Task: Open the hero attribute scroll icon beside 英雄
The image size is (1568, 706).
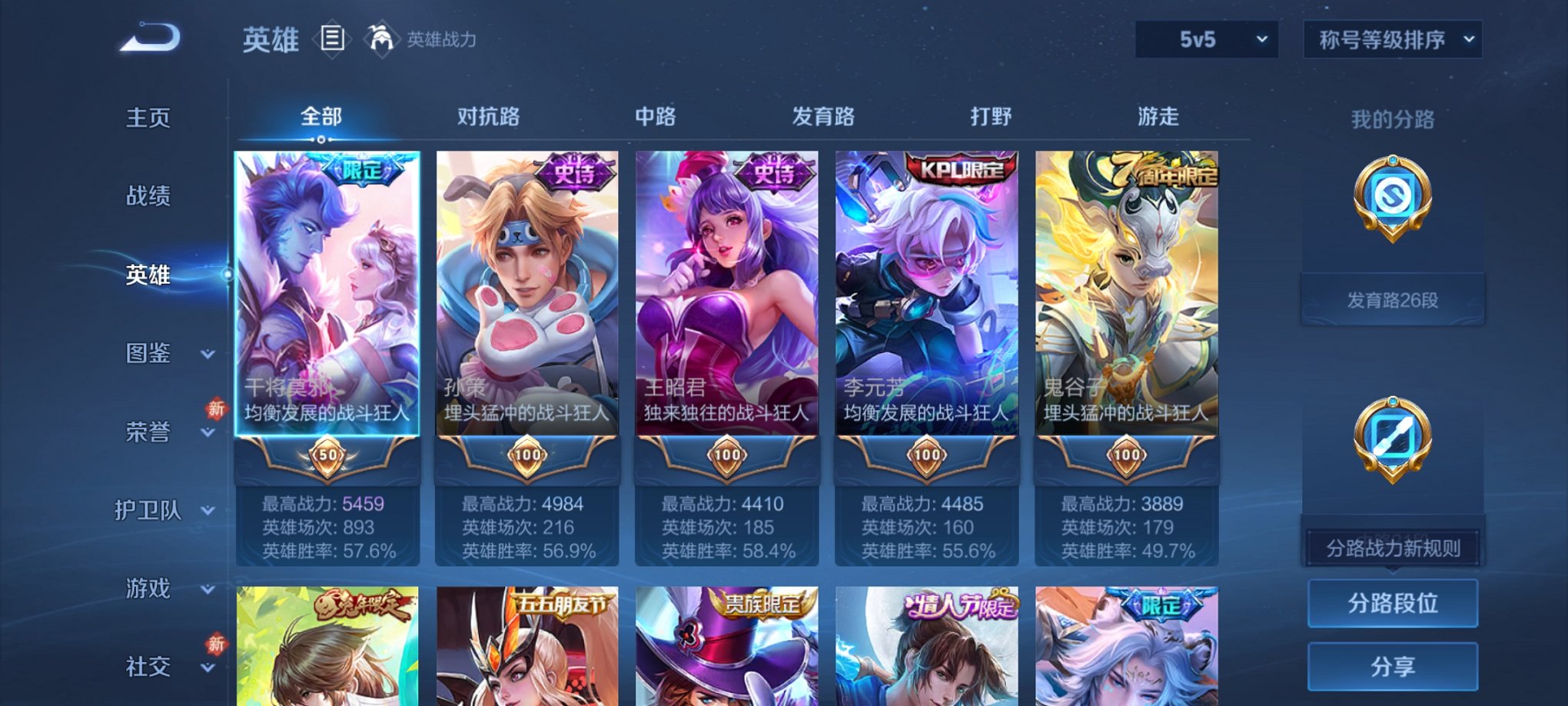Action: pos(332,39)
